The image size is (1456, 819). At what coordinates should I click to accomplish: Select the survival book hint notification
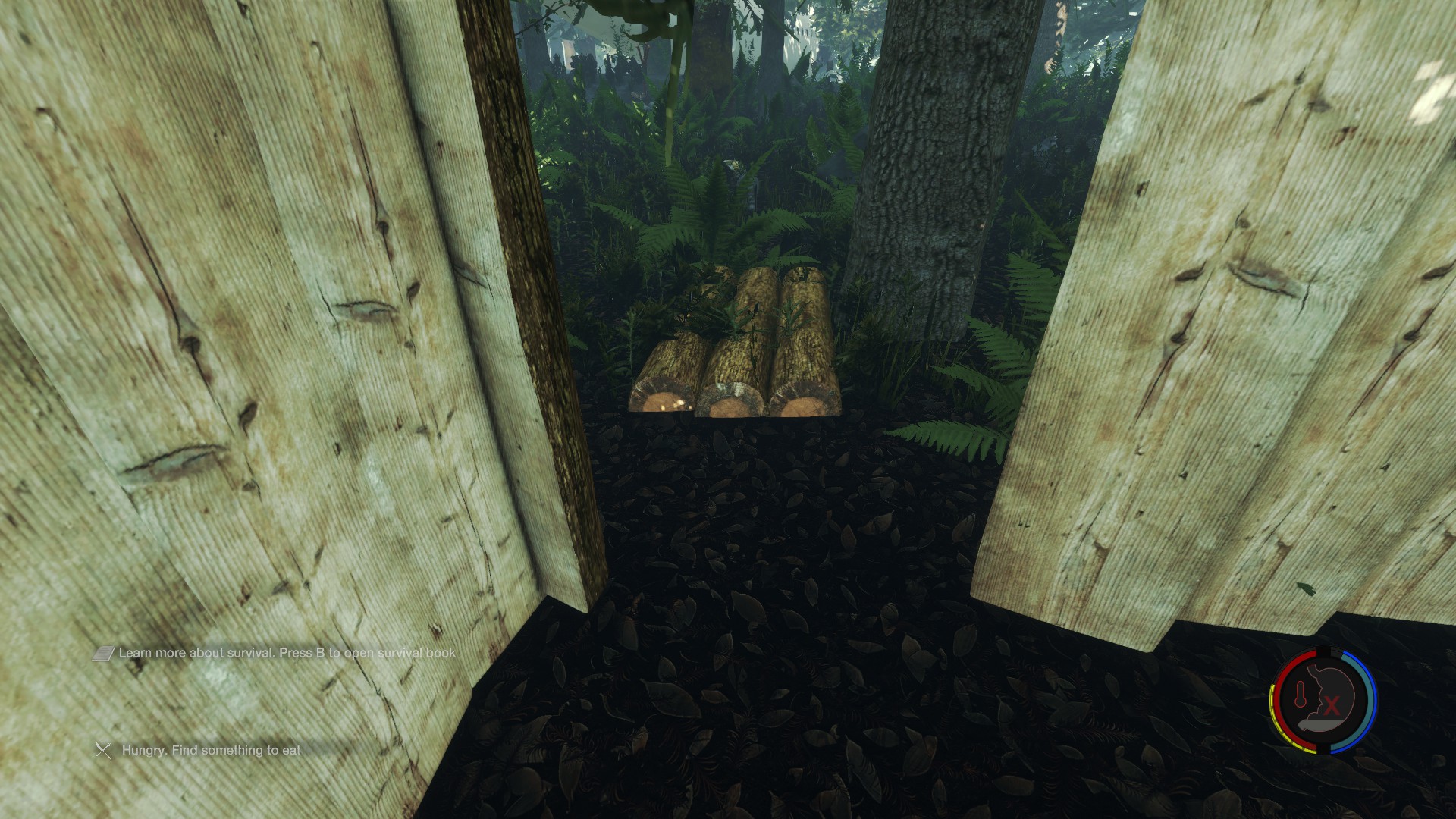pos(287,653)
